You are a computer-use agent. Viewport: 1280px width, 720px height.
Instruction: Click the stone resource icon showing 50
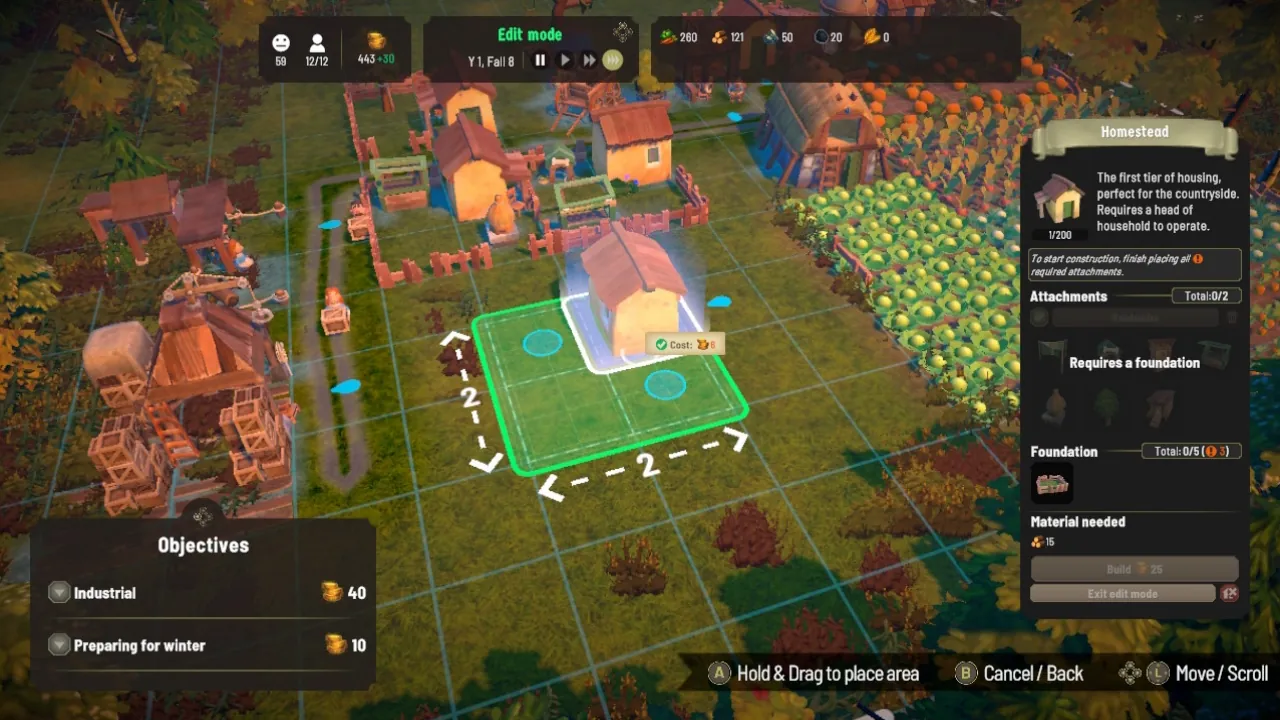[x=770, y=37]
